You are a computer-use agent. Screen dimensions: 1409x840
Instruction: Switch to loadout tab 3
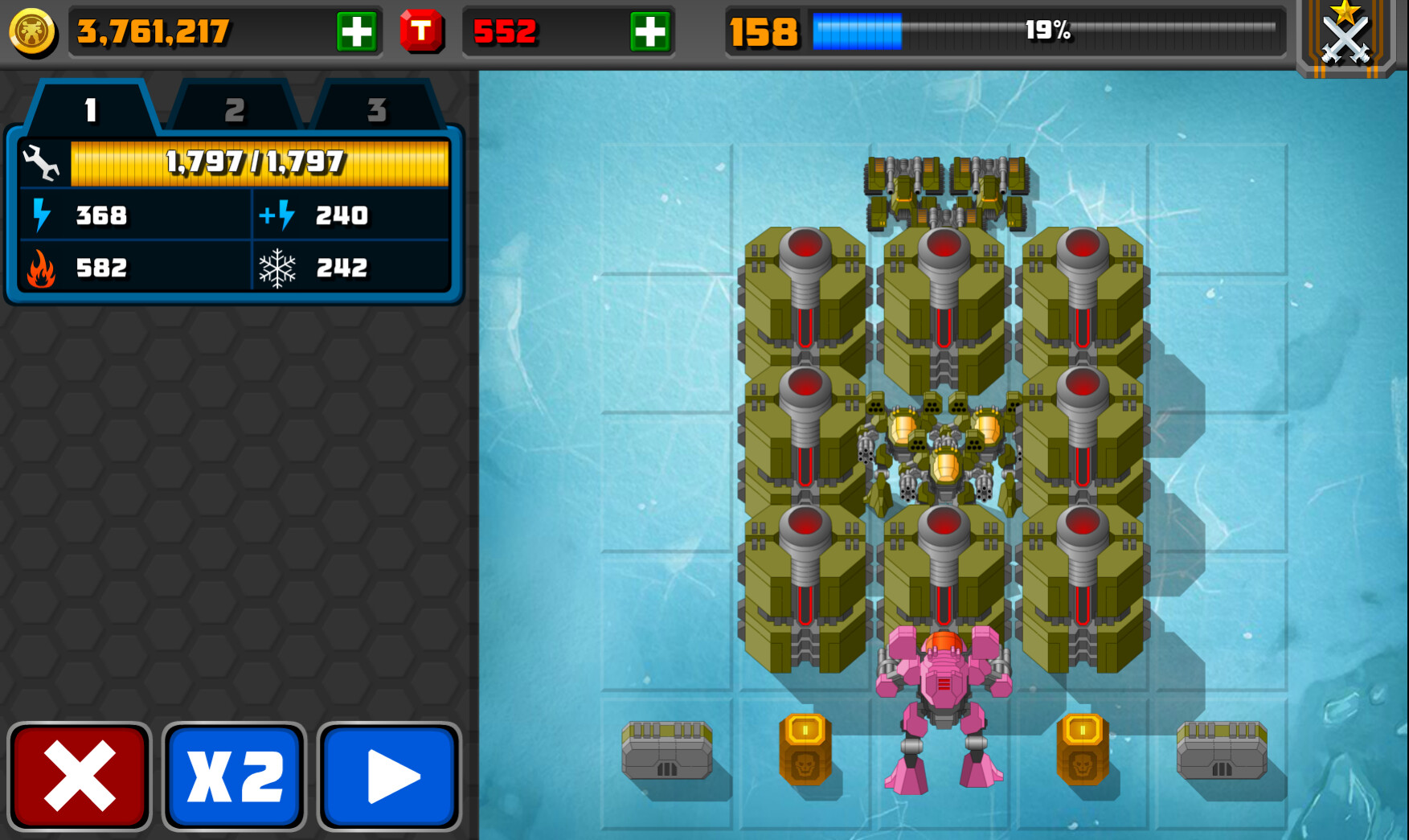coord(376,109)
